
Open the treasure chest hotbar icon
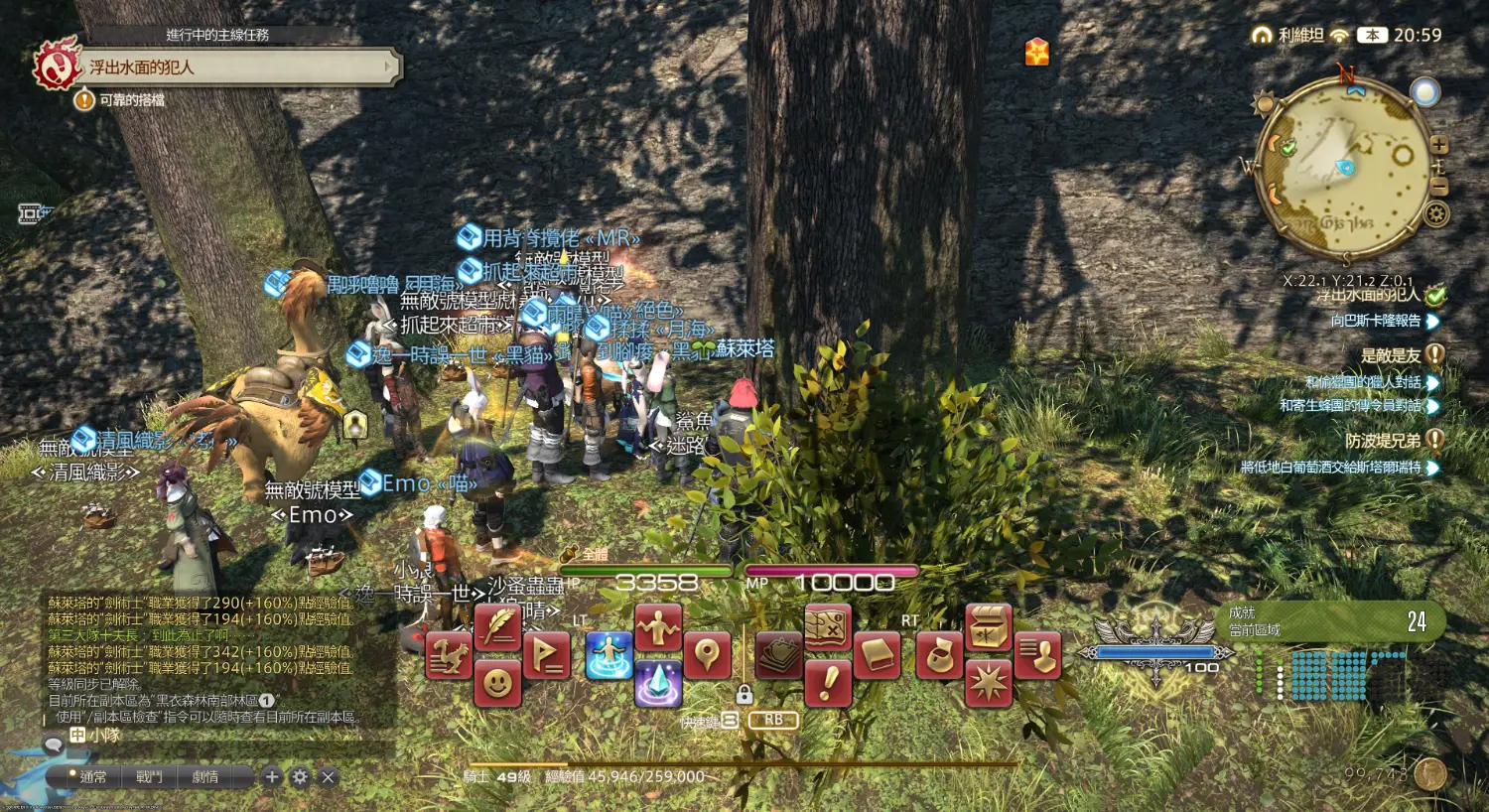pyautogui.click(x=988, y=627)
